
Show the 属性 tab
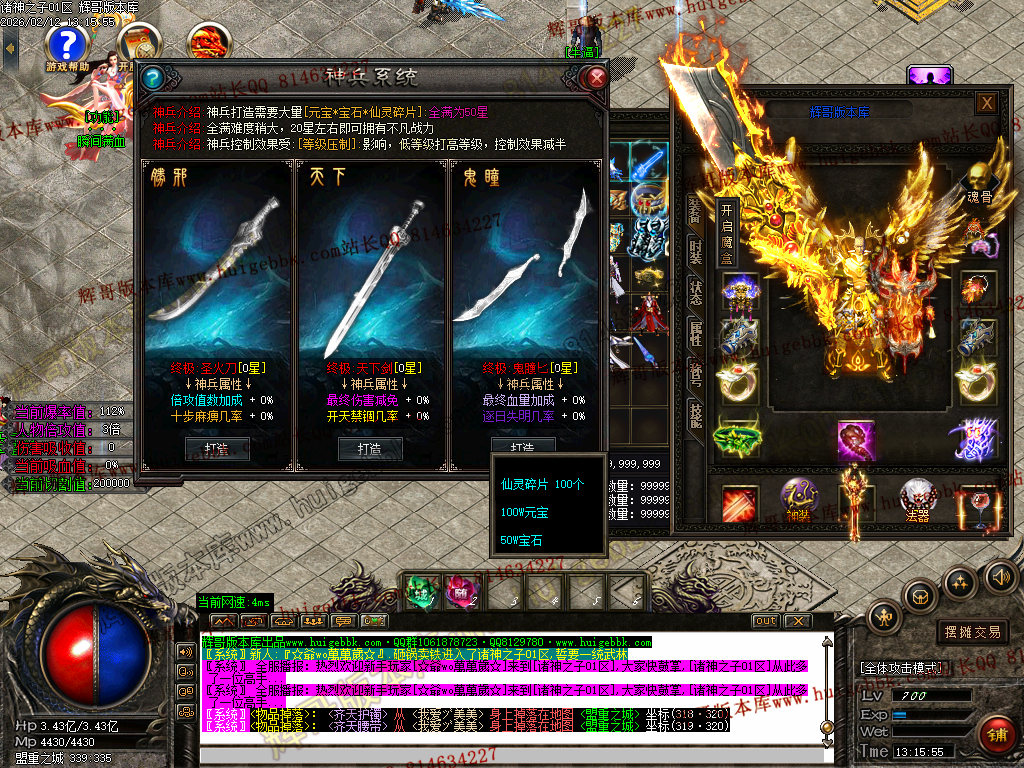coord(695,333)
